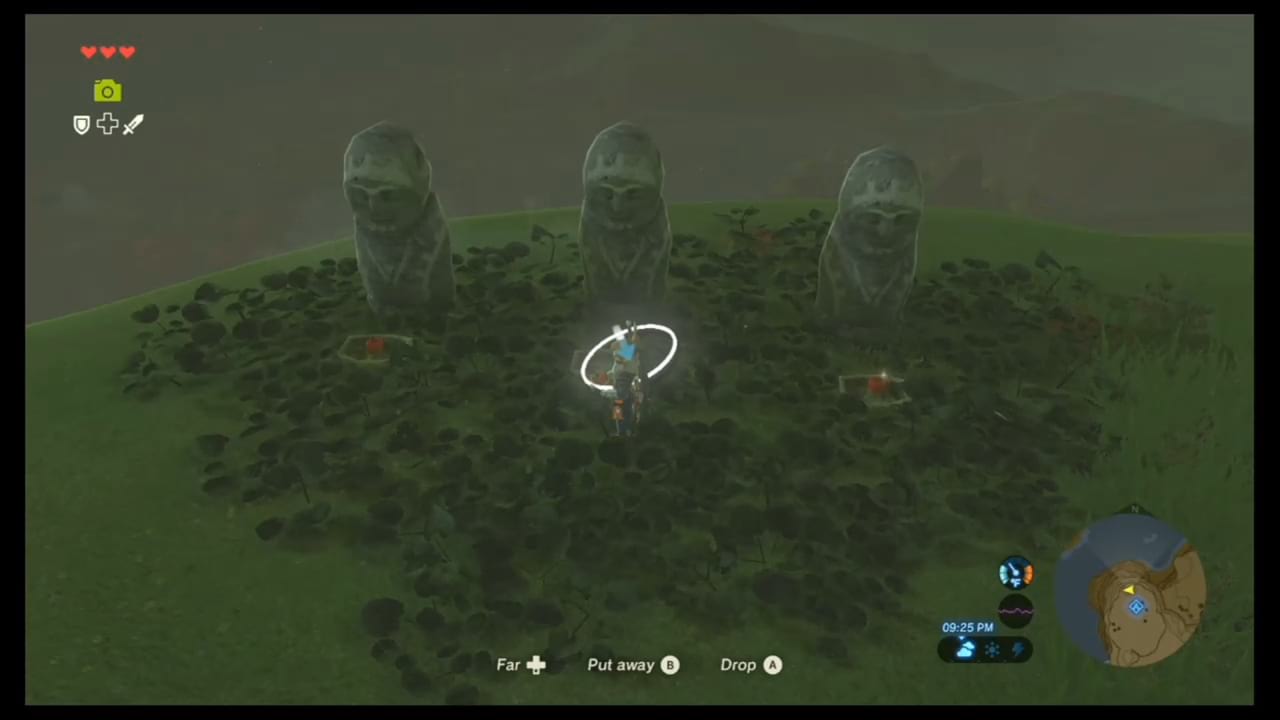Click the 09:25 PM time display

click(x=967, y=627)
